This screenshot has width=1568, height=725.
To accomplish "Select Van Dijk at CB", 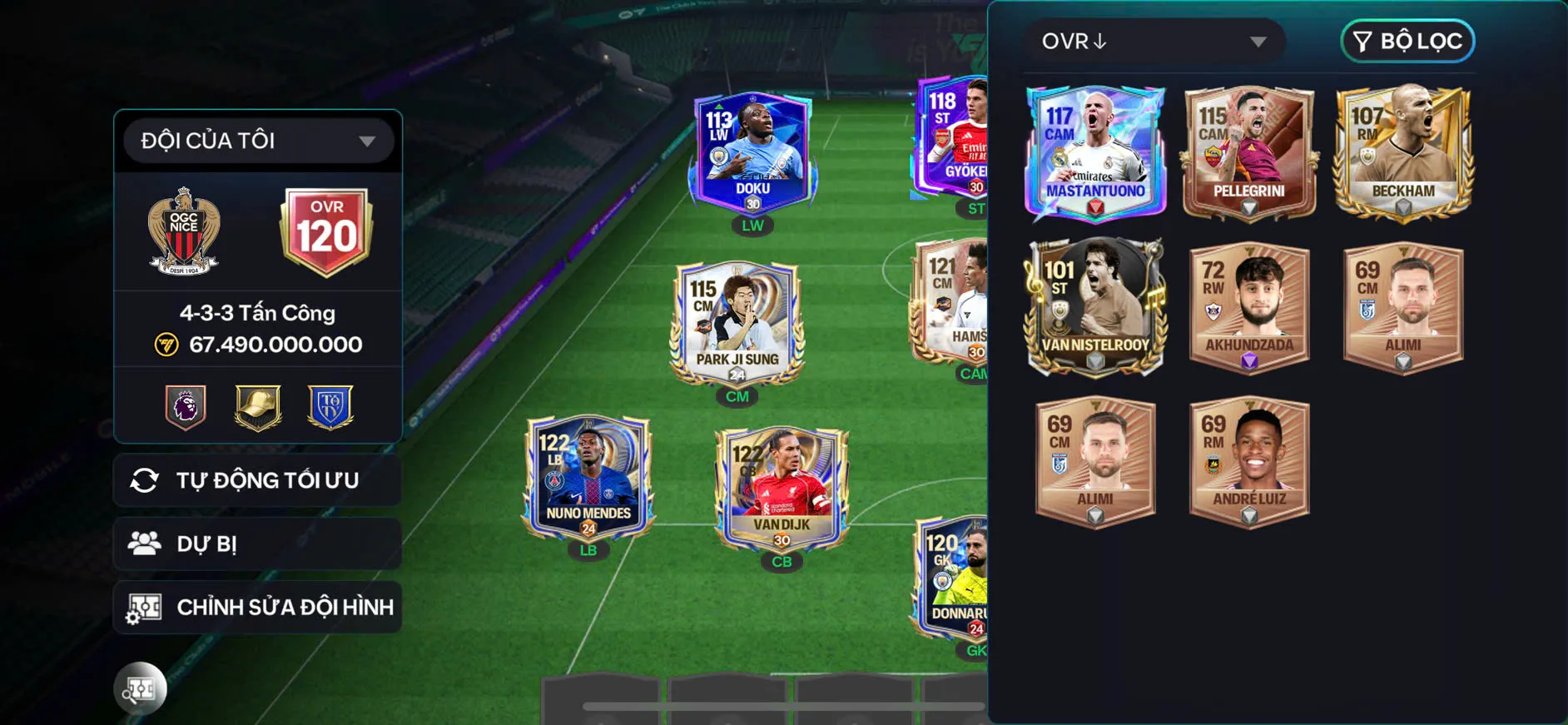I will coord(782,489).
